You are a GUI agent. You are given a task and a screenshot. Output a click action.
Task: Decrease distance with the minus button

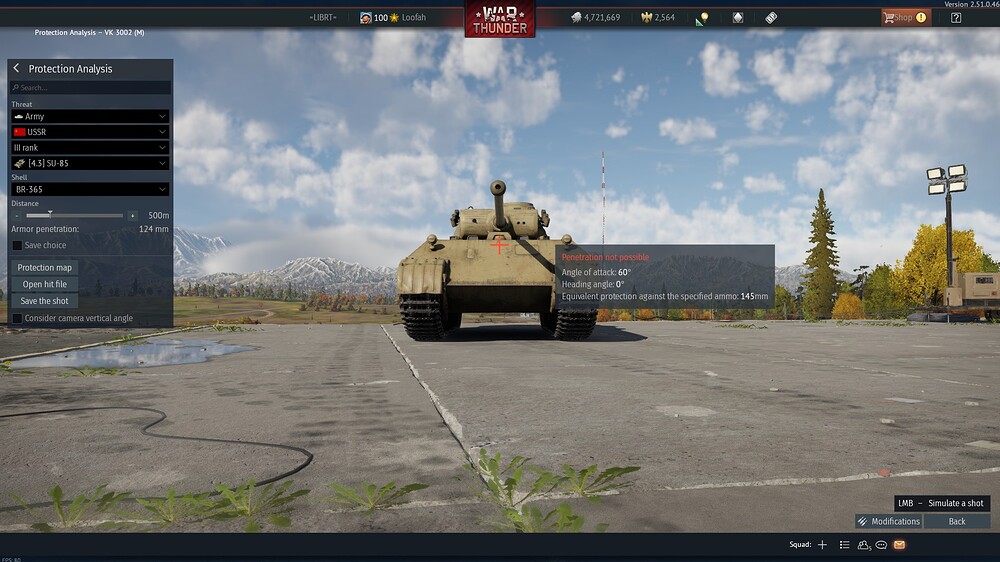click(x=17, y=215)
